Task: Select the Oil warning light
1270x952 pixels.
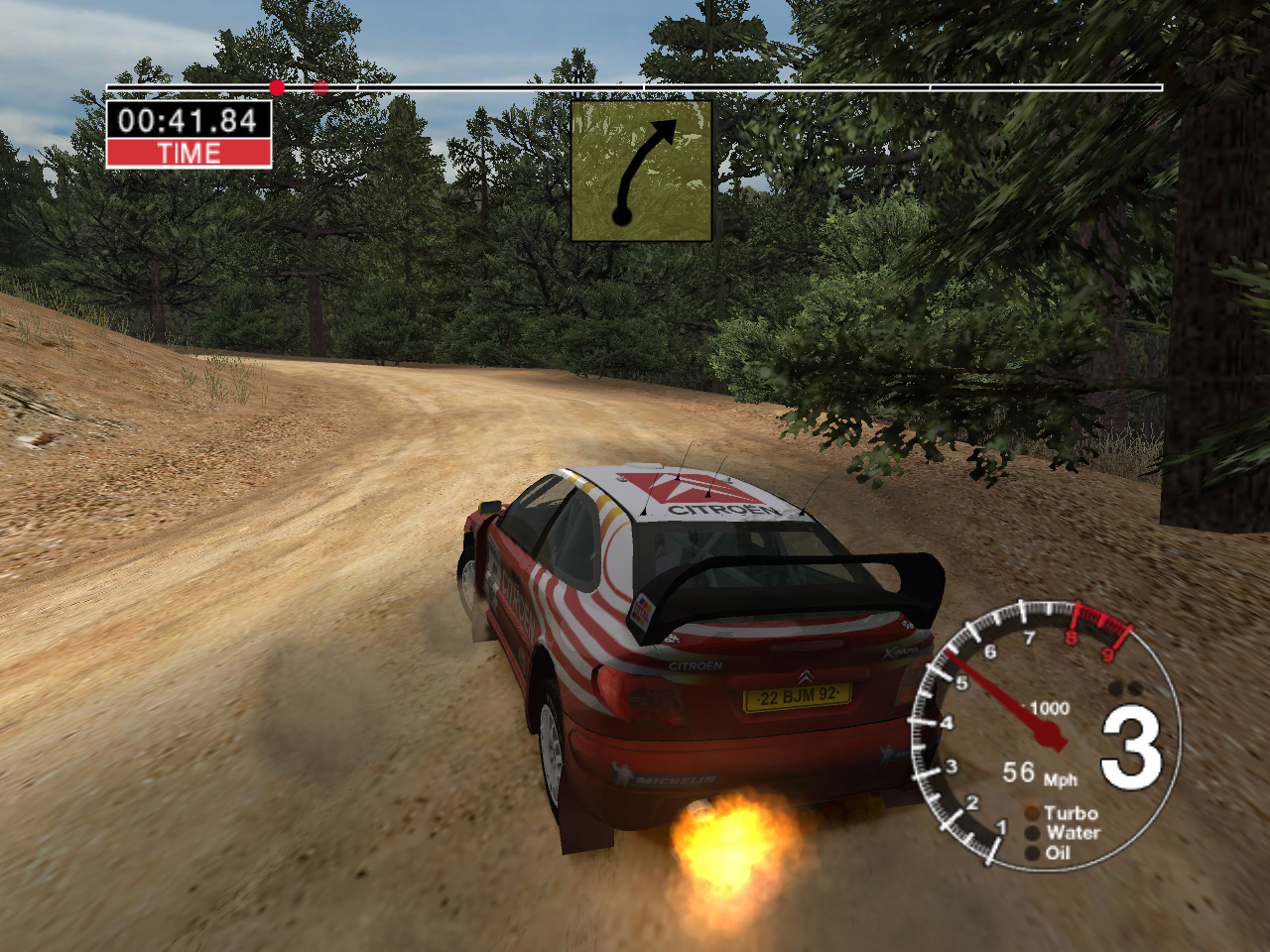Action: click(x=1032, y=853)
